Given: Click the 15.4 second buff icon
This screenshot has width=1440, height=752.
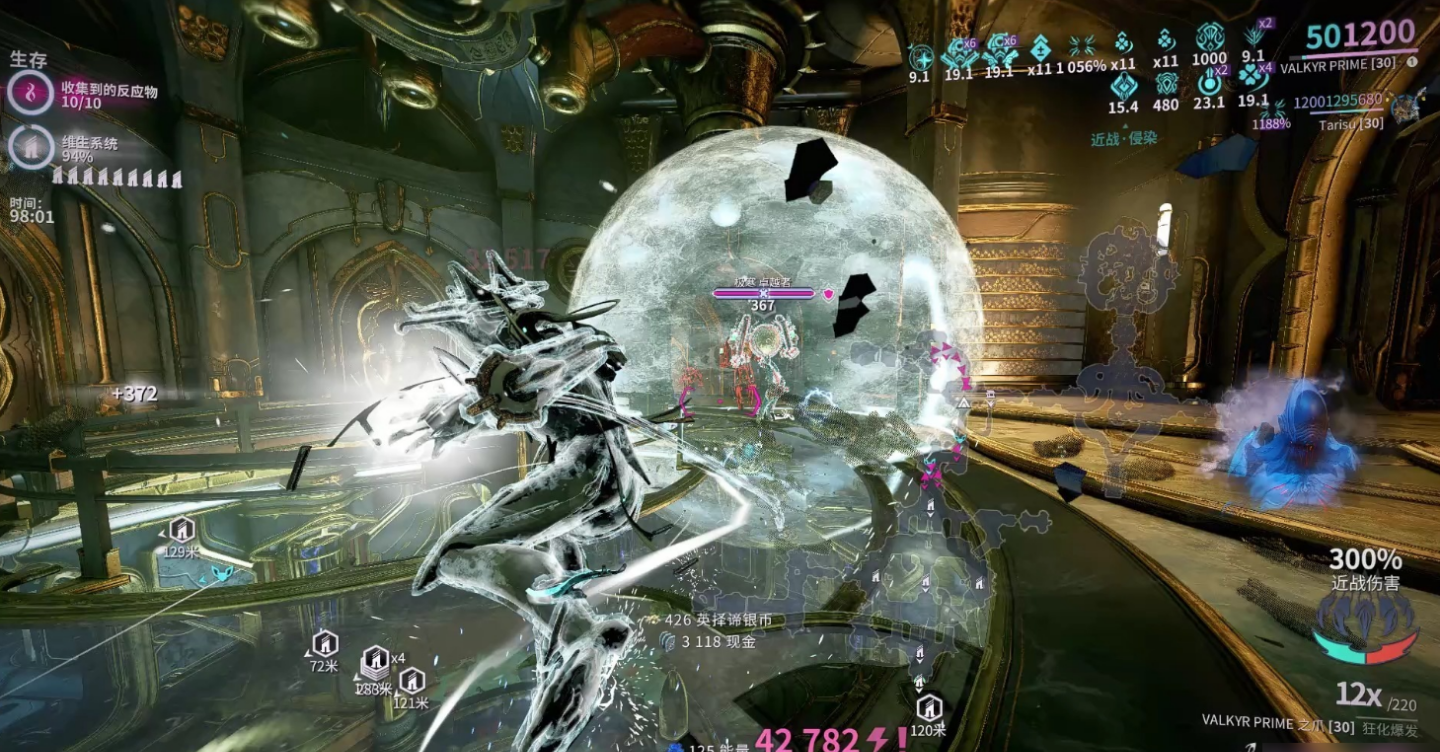Looking at the screenshot, I should coord(1122,86).
